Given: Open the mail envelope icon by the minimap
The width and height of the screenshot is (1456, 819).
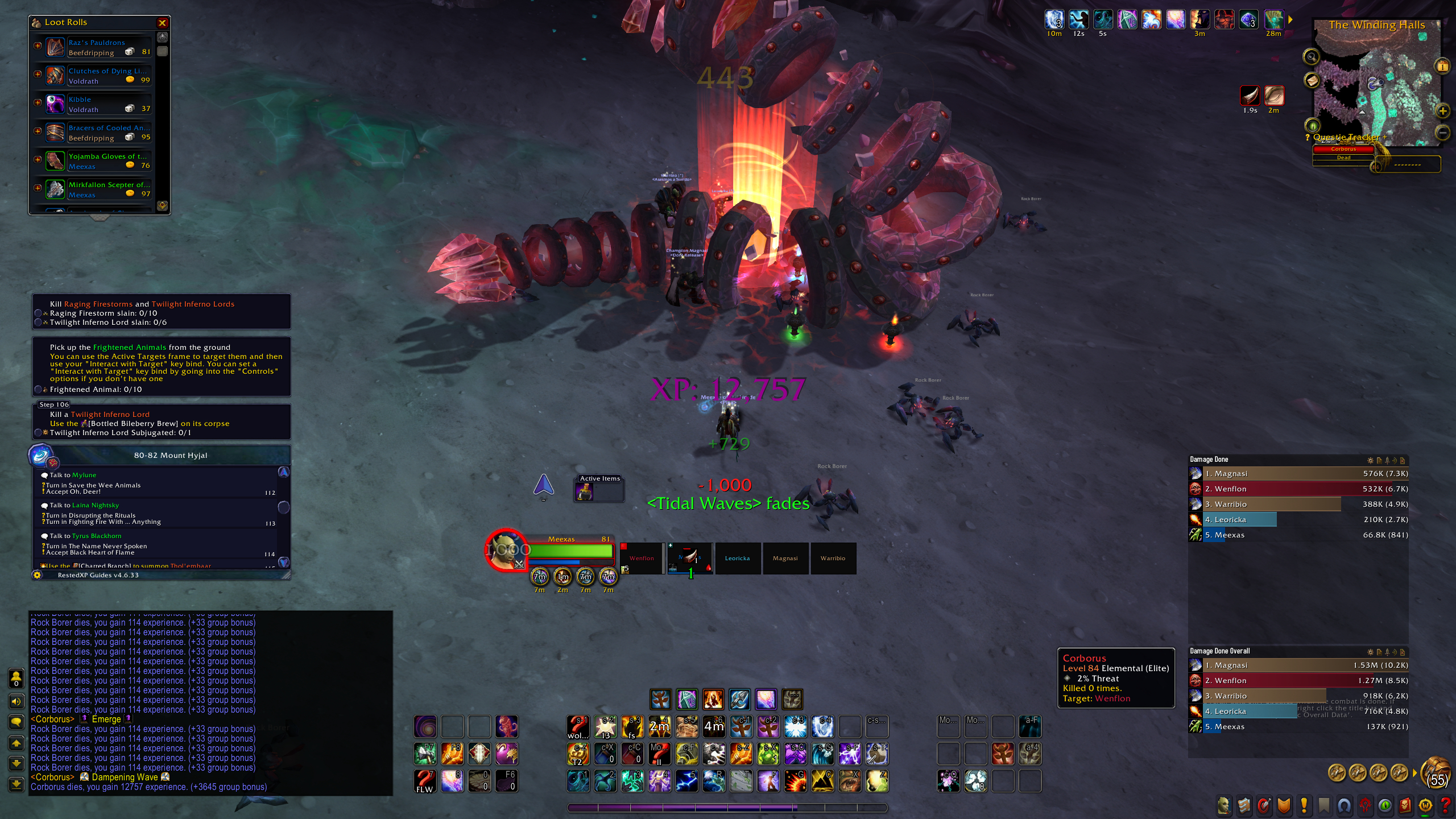Looking at the screenshot, I should 1312,80.
